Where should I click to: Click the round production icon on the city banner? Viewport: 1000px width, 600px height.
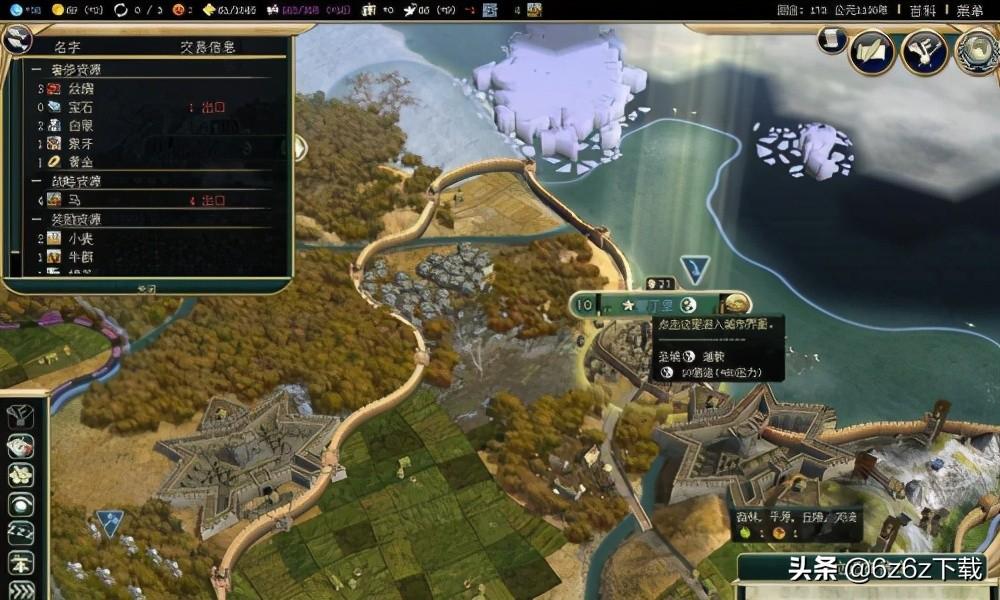[737, 304]
